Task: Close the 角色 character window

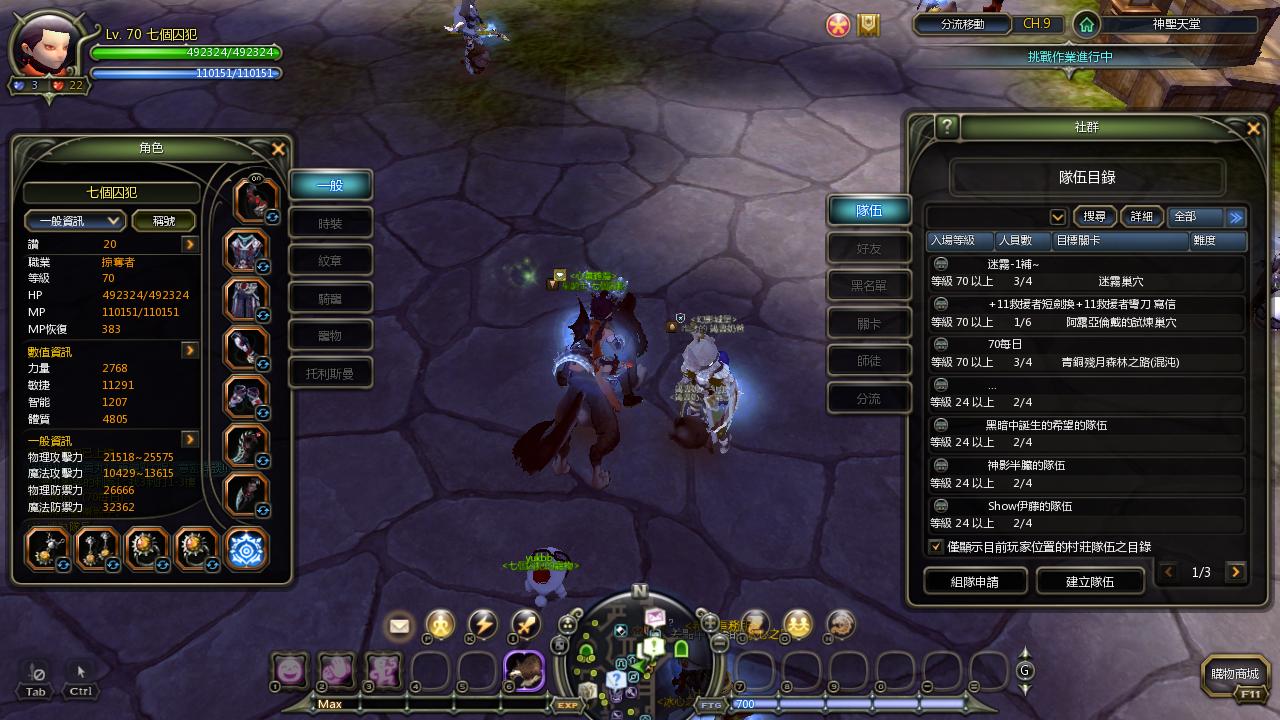Action: [279, 149]
